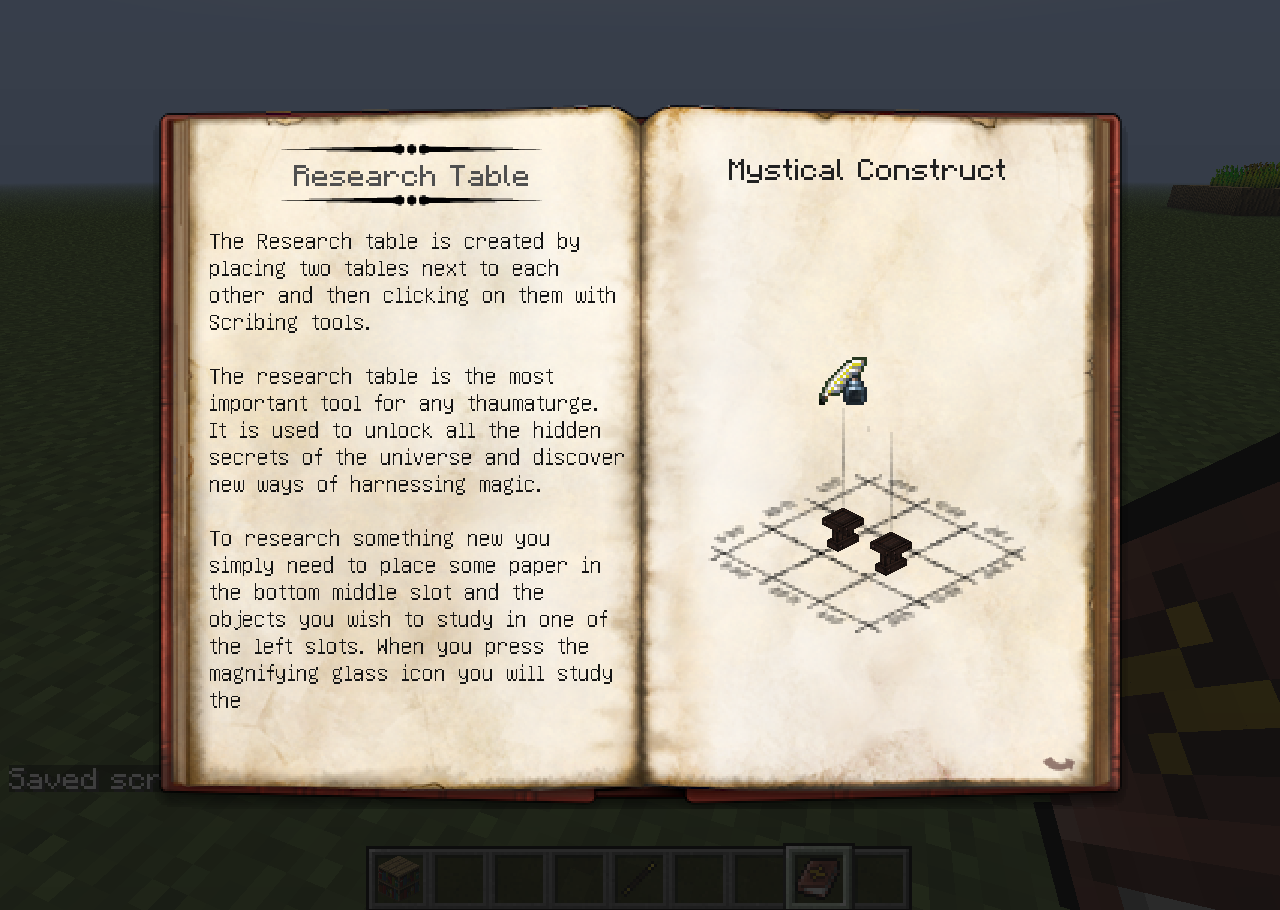Click the decorative divider above the Research Table title

(410, 147)
